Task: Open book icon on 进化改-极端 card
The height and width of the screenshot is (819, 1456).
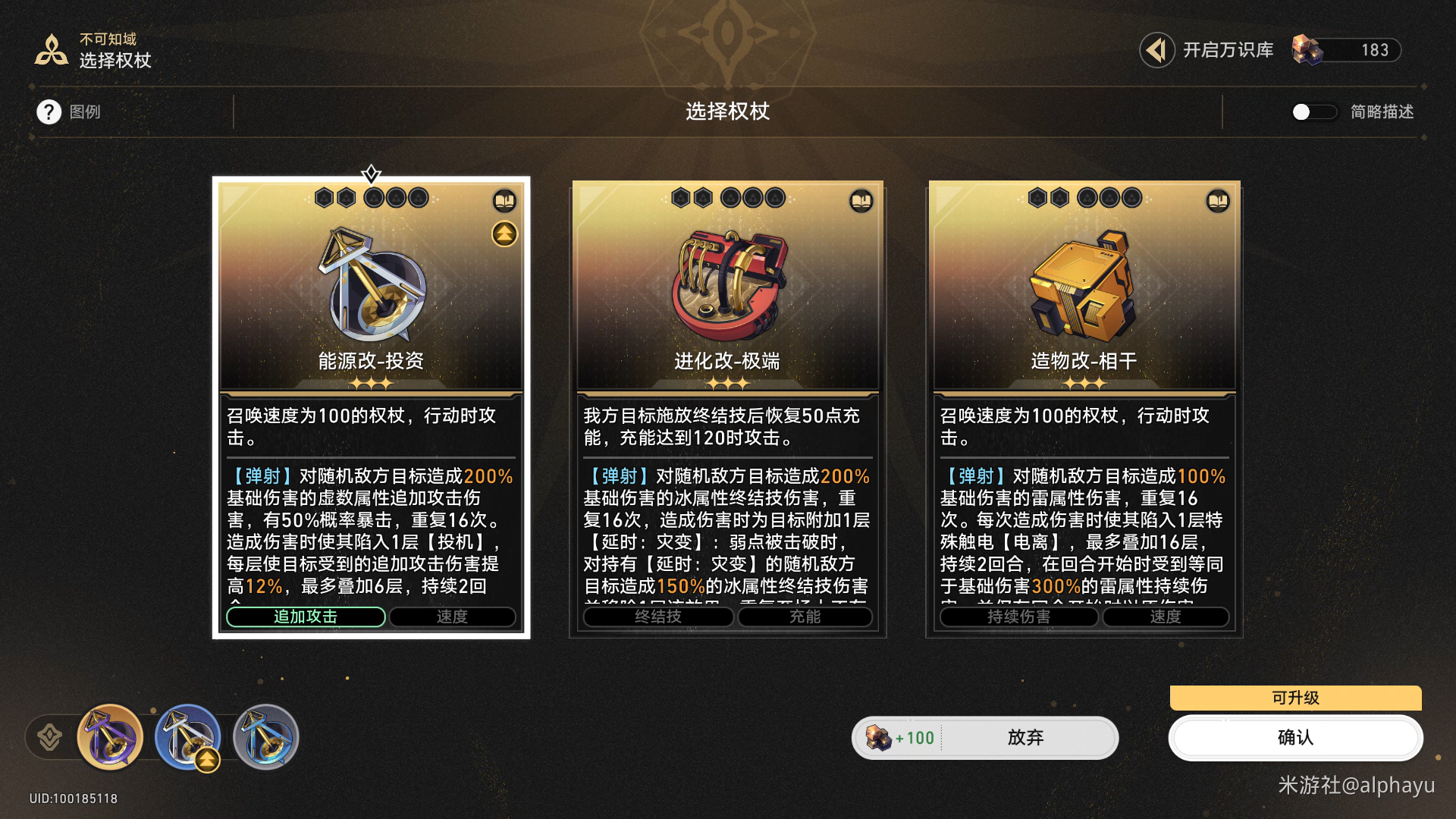Action: (x=861, y=201)
